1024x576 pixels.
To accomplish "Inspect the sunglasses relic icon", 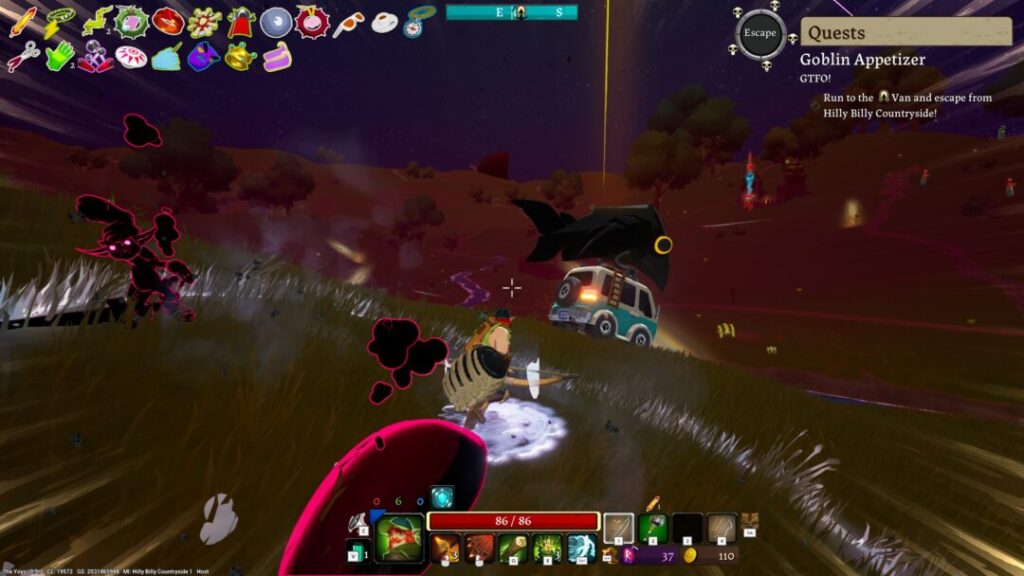I will (348, 22).
